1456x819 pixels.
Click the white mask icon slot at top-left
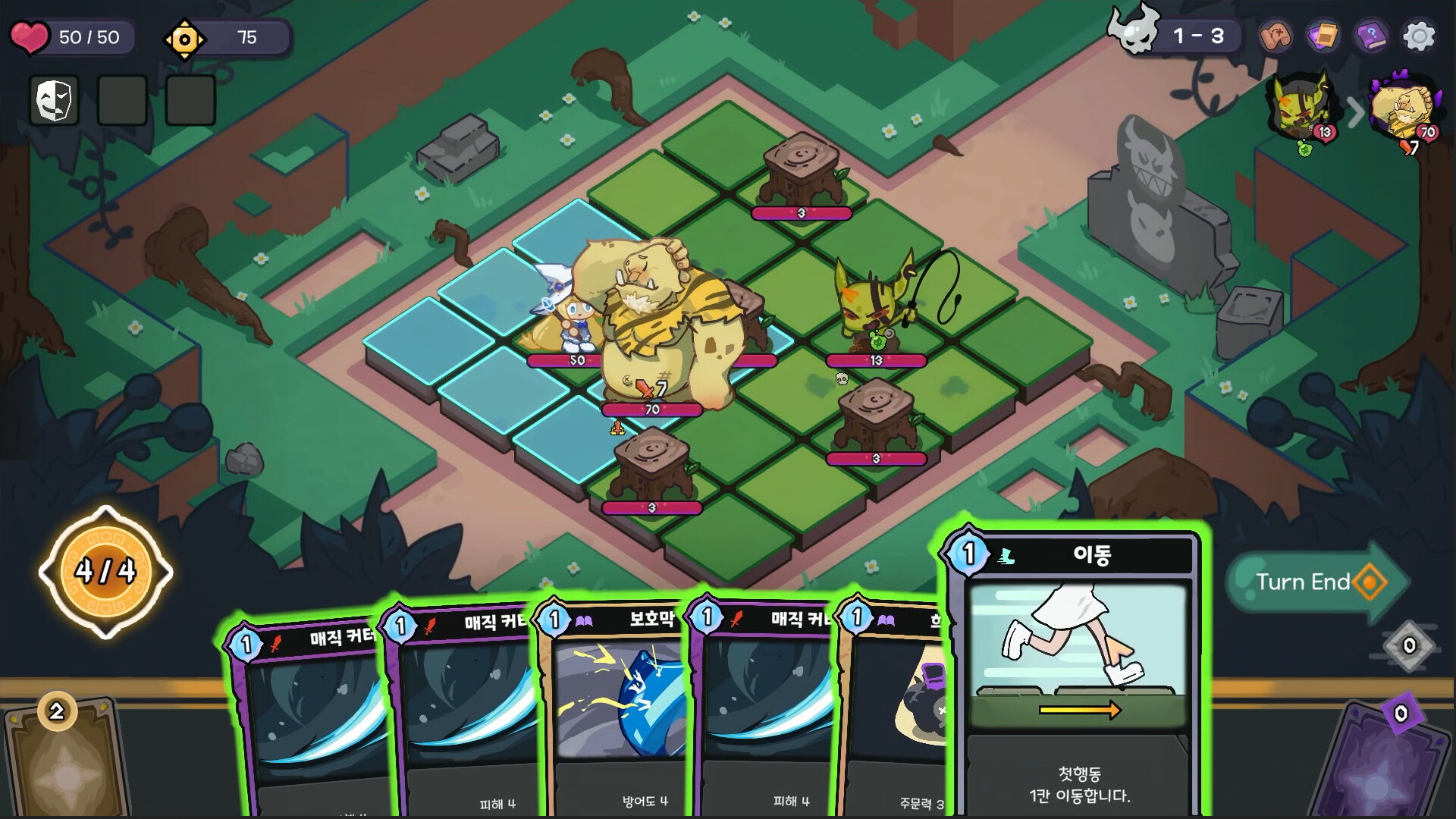coord(53,101)
